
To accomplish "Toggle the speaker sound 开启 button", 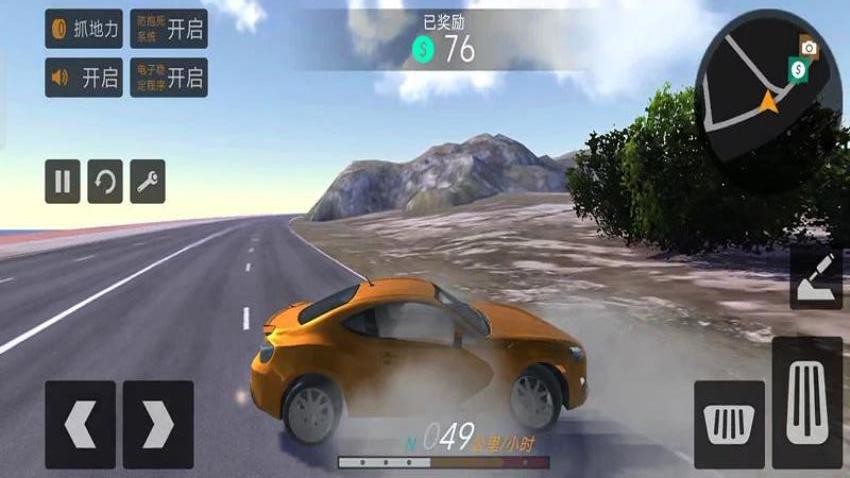I will [x=84, y=77].
